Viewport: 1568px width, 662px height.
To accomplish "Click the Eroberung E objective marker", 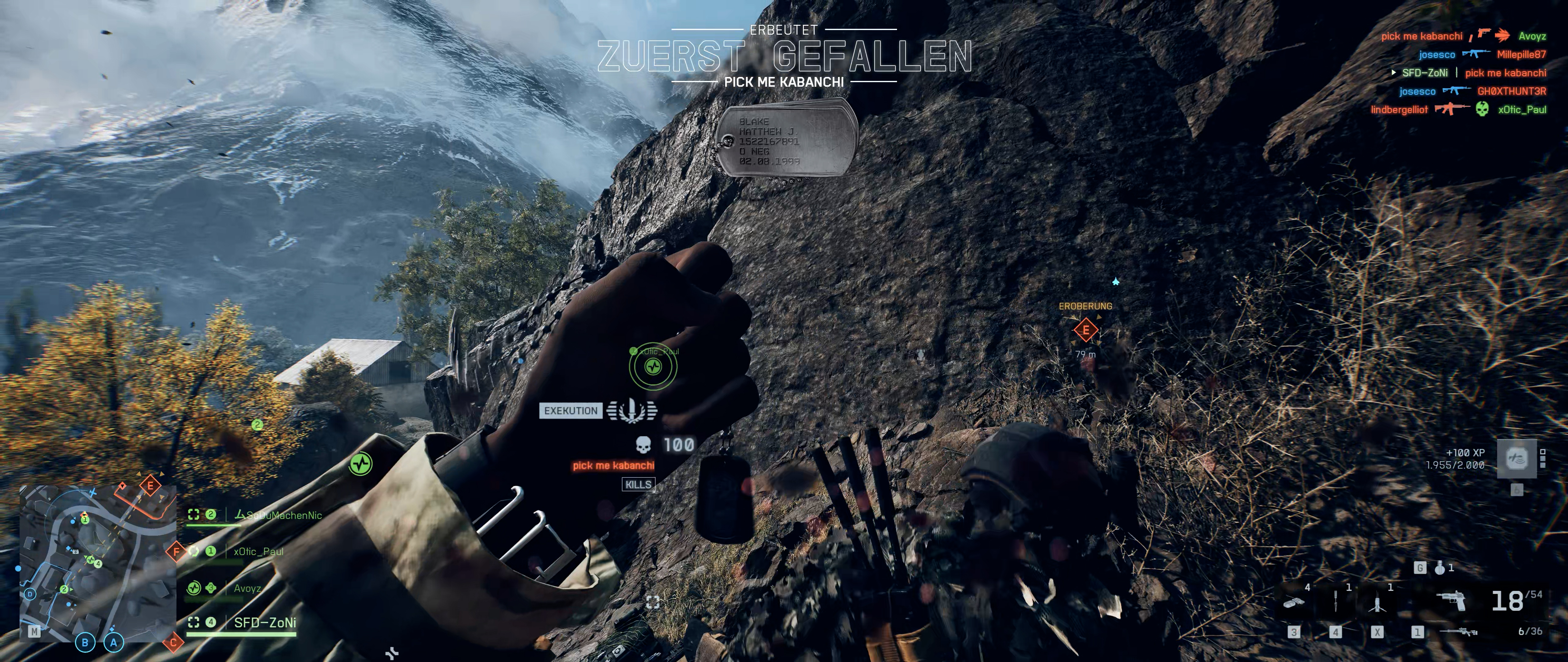I will pos(1085,331).
